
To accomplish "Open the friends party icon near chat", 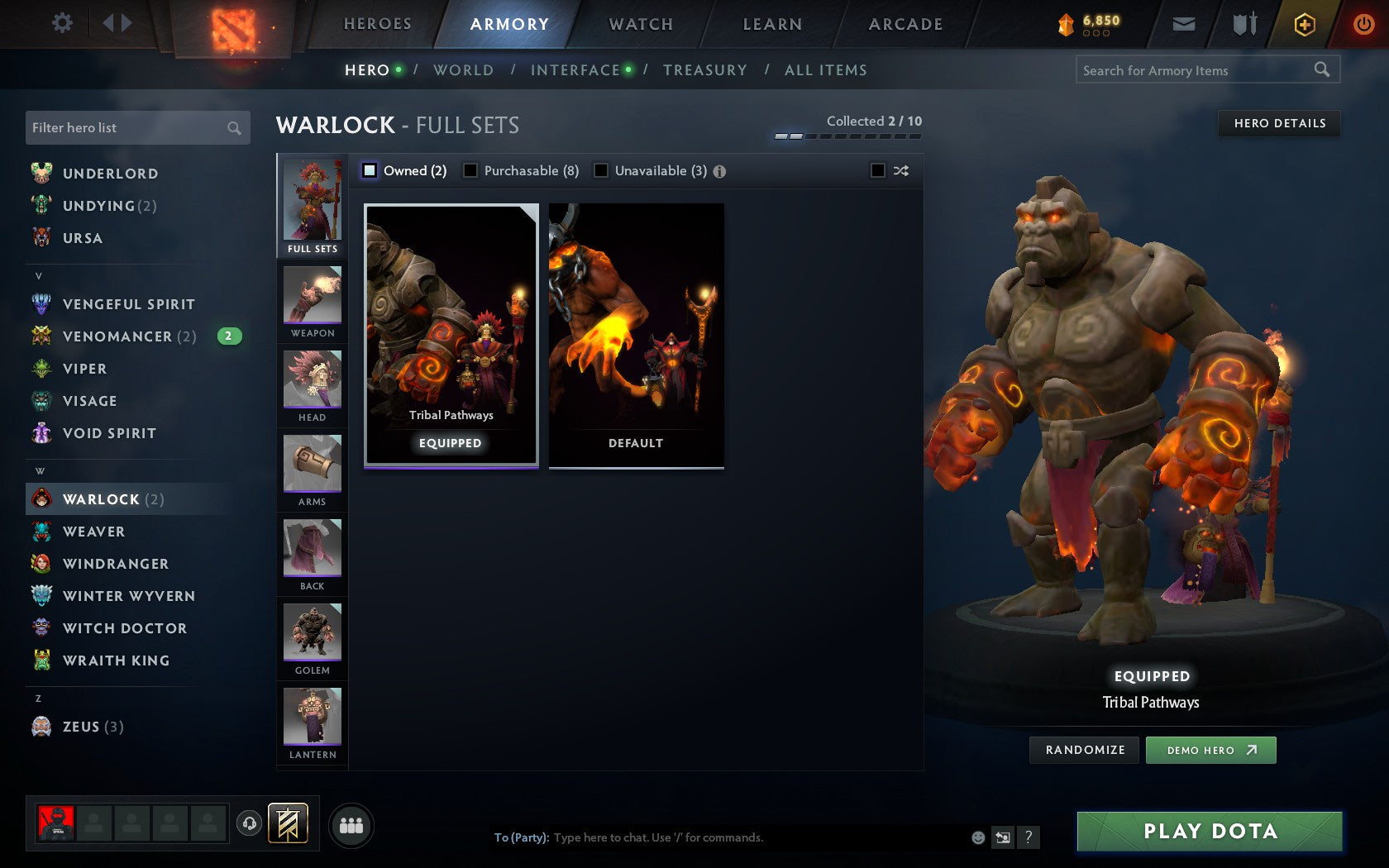I will tap(351, 825).
